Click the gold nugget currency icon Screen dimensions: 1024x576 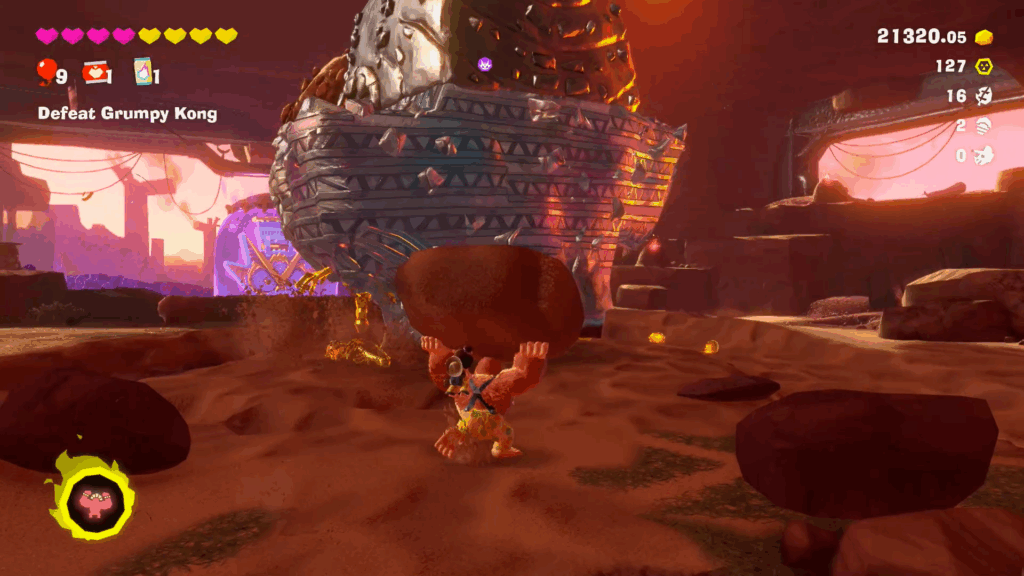(984, 37)
